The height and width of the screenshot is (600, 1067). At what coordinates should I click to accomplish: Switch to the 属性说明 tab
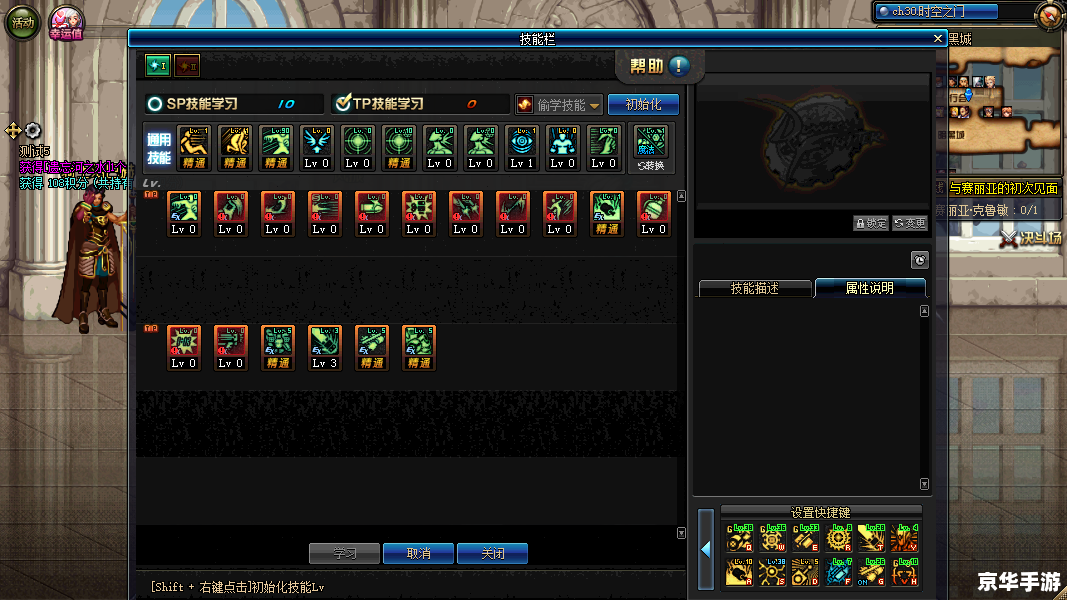[x=869, y=288]
